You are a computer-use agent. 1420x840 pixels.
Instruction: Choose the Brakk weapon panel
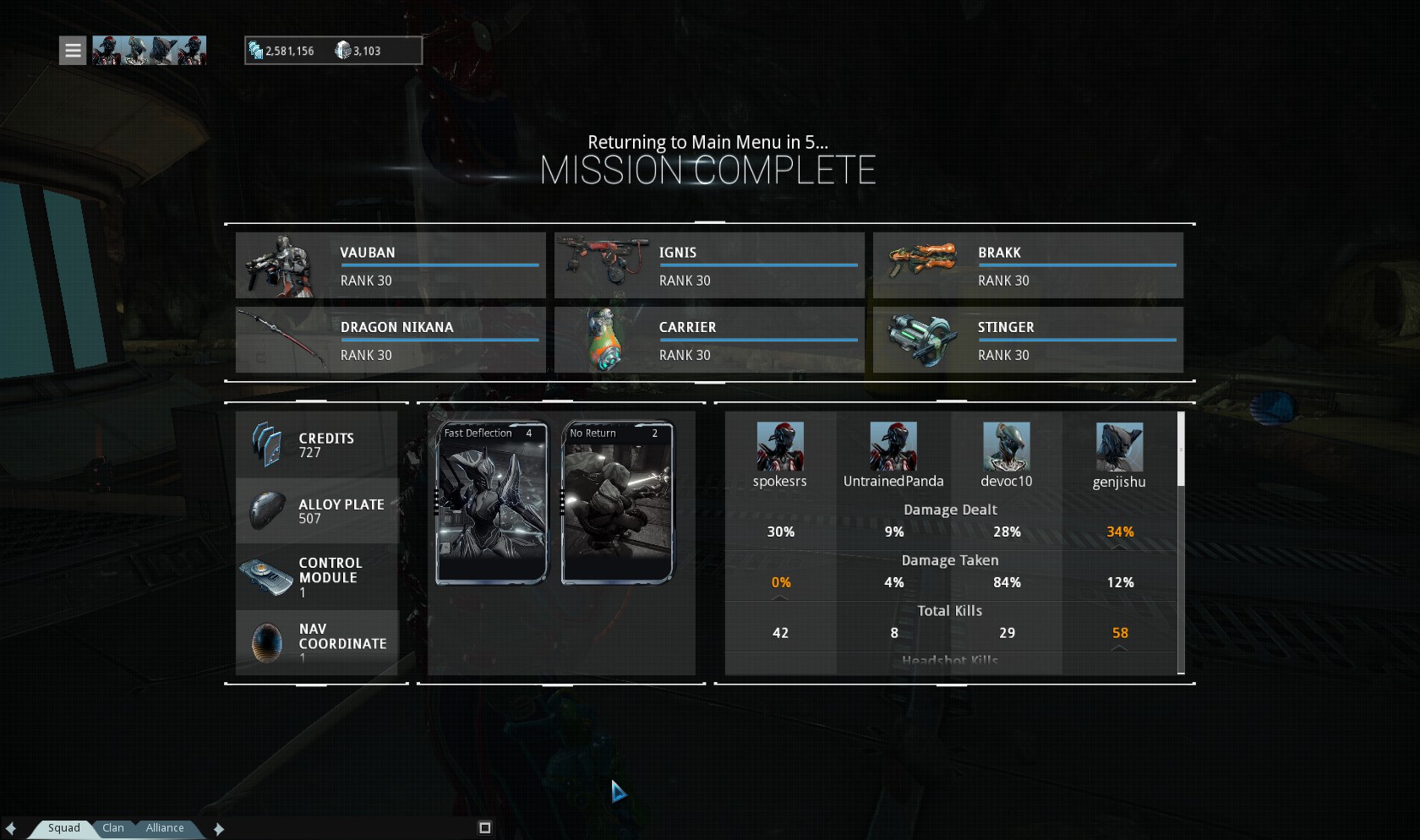click(1028, 265)
